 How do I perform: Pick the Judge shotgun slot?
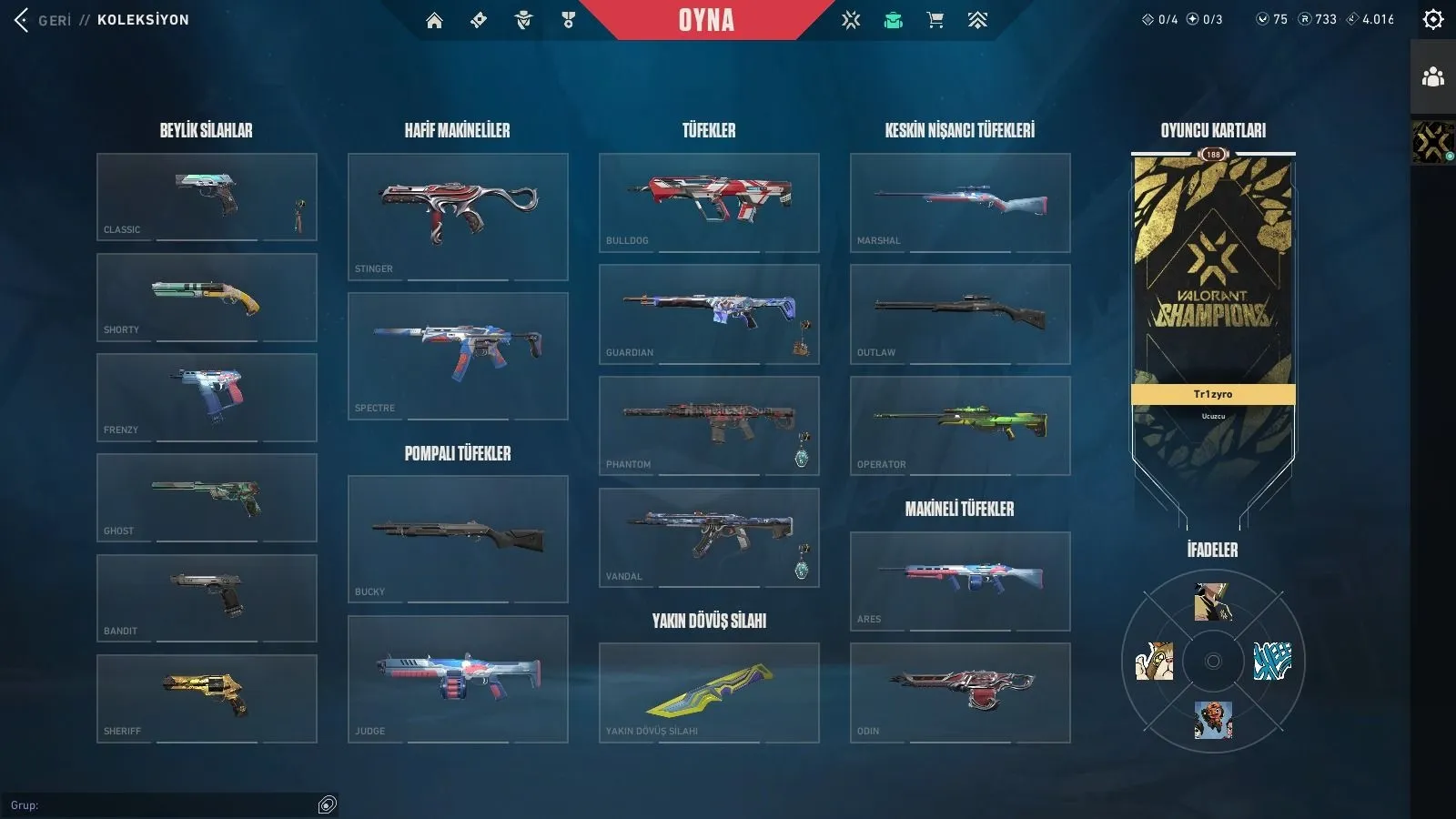(x=458, y=679)
